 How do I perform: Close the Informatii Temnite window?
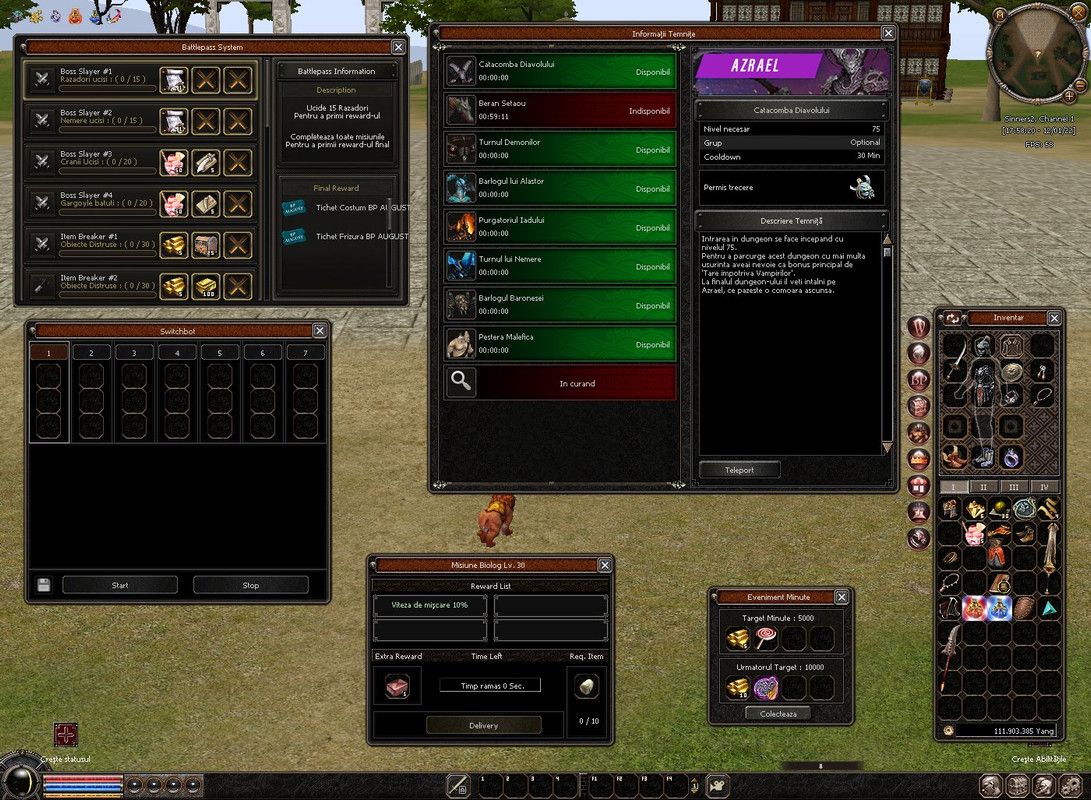(888, 33)
